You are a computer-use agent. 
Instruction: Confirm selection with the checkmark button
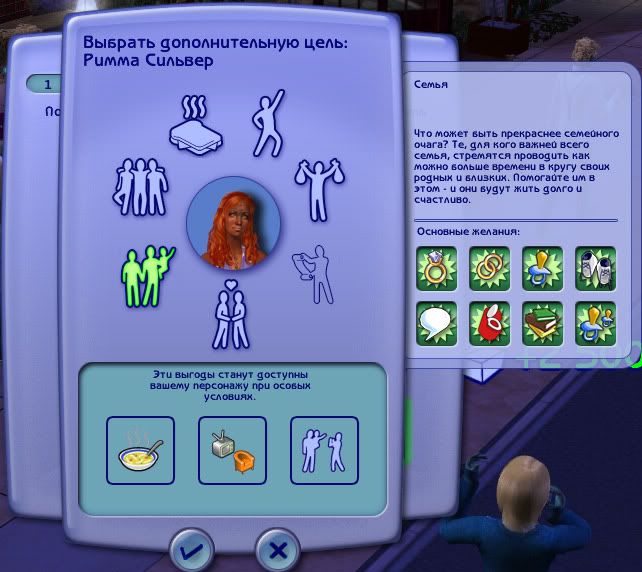(191, 549)
